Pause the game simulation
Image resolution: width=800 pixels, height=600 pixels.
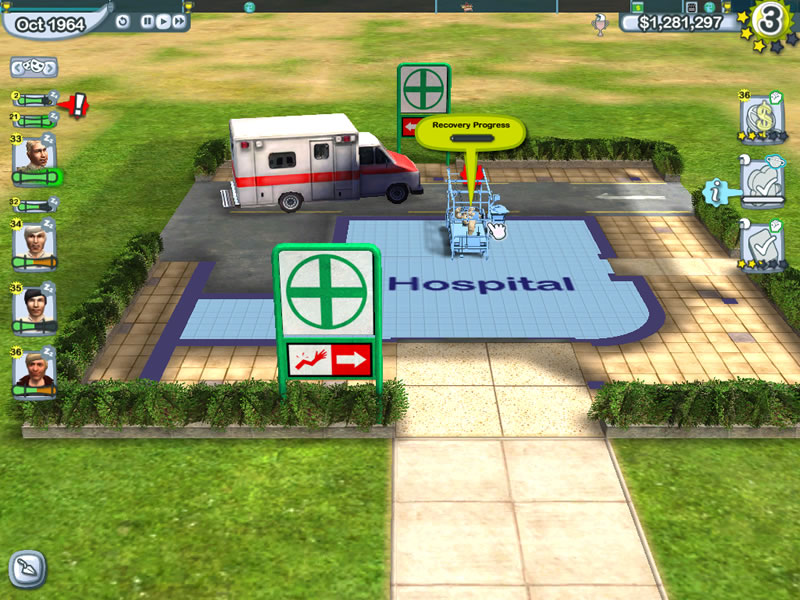click(x=147, y=22)
